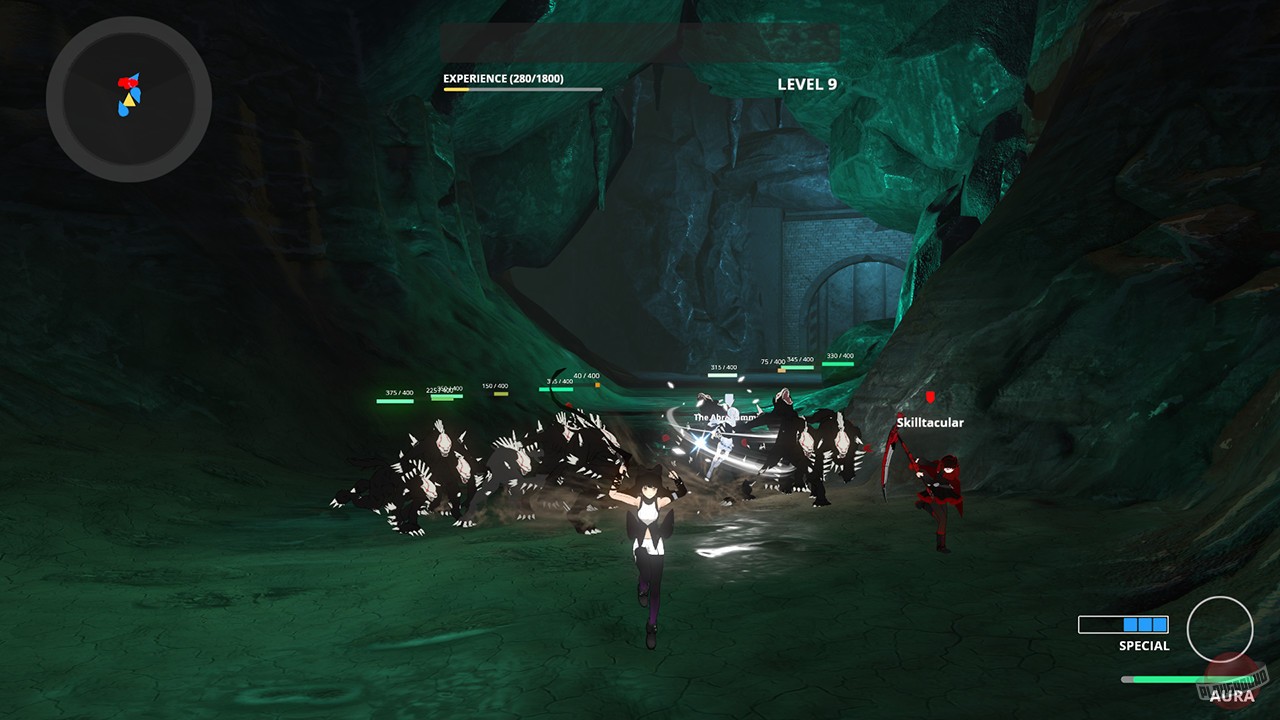Screen dimensions: 1280x720
Task: Click the red player marker on the minimap
Action: [126, 82]
